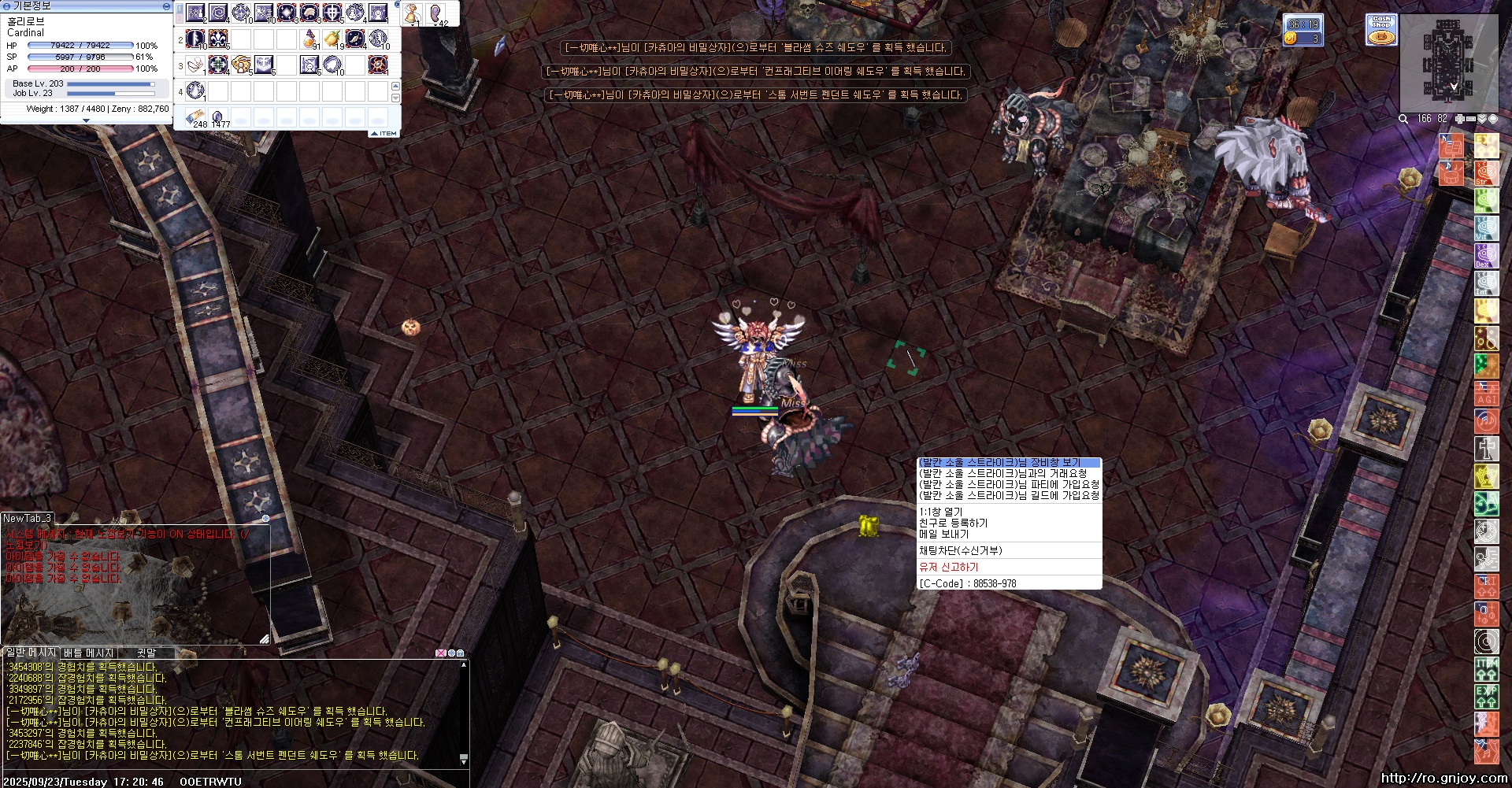Screen dimensions: 1512x788
Task: Switch to the 배틀 메시지 chat tab
Action: coord(89,653)
